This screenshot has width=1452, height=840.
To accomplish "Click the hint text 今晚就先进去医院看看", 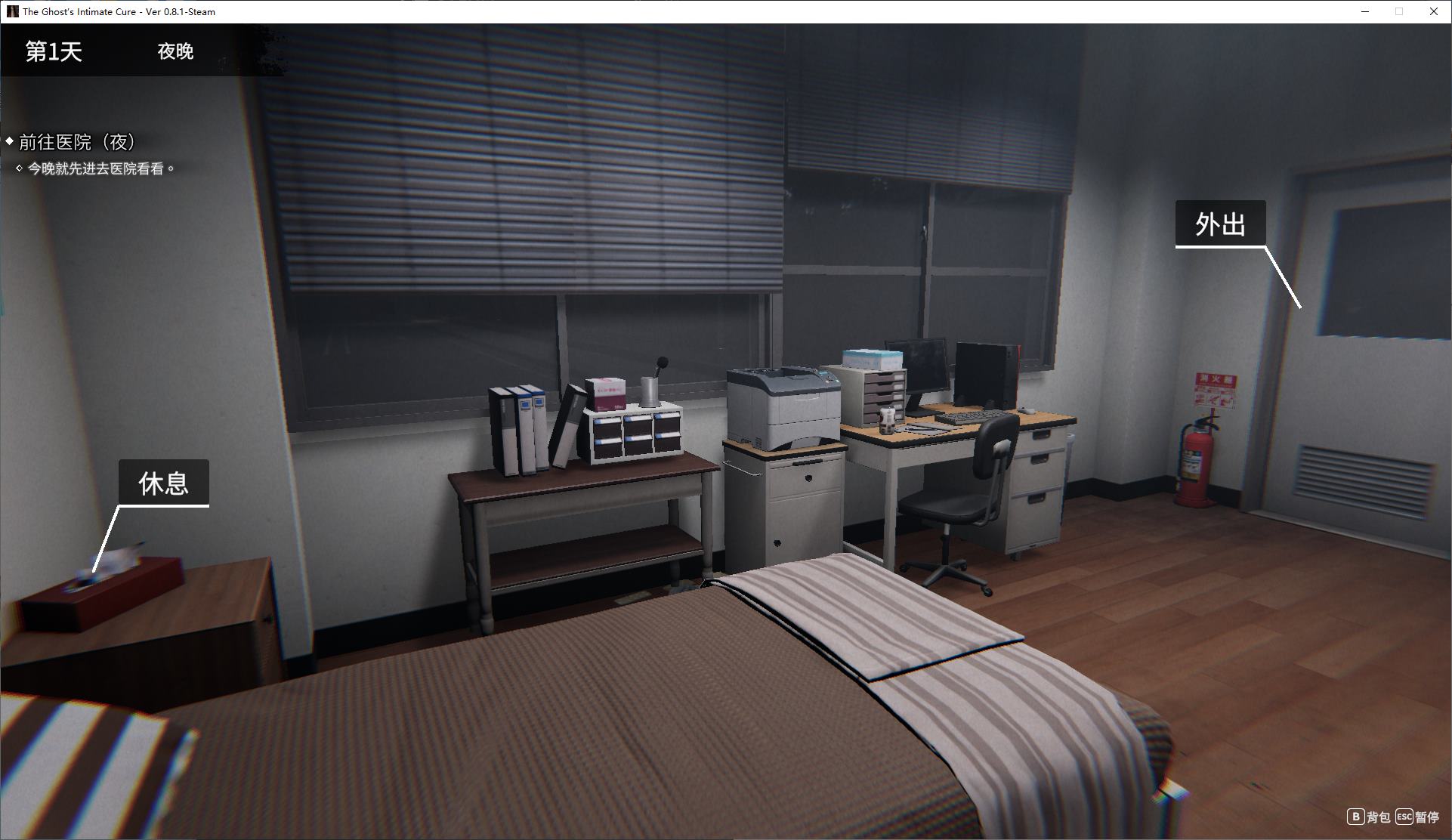I will pos(100,169).
